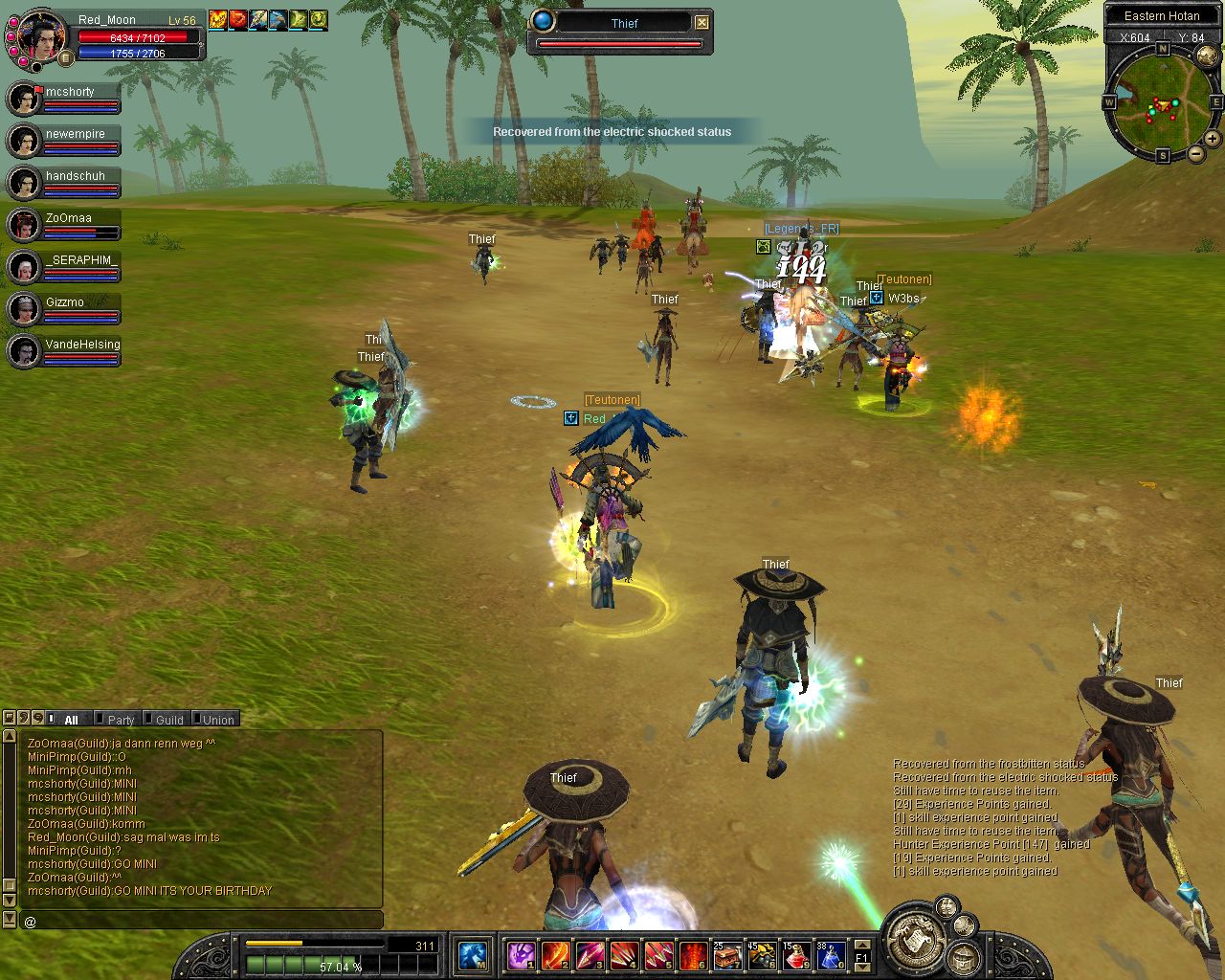Activate the purple skill in hotbar slot 1
Image resolution: width=1225 pixels, height=980 pixels.
click(522, 954)
